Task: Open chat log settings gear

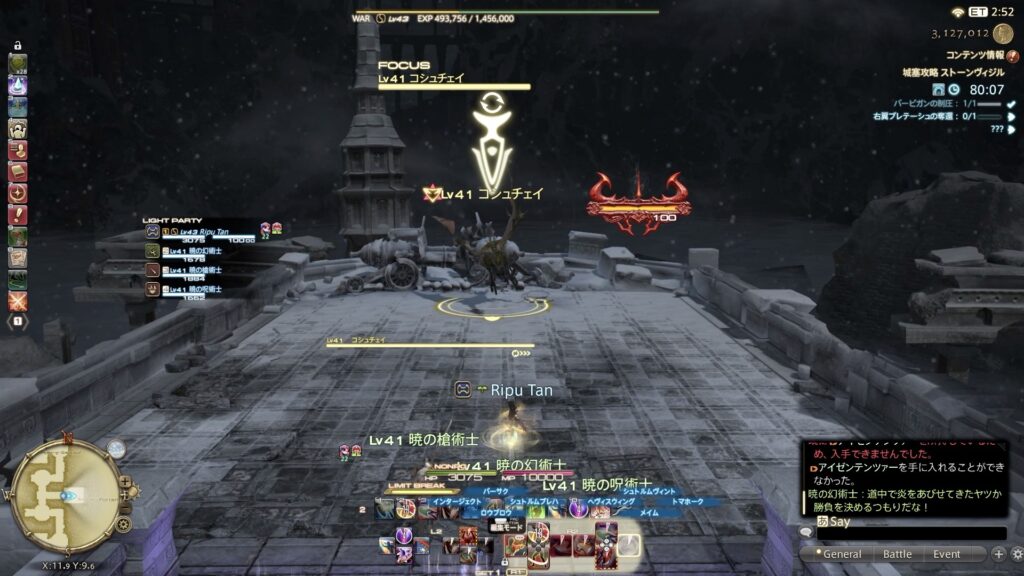Action: 1016,554
